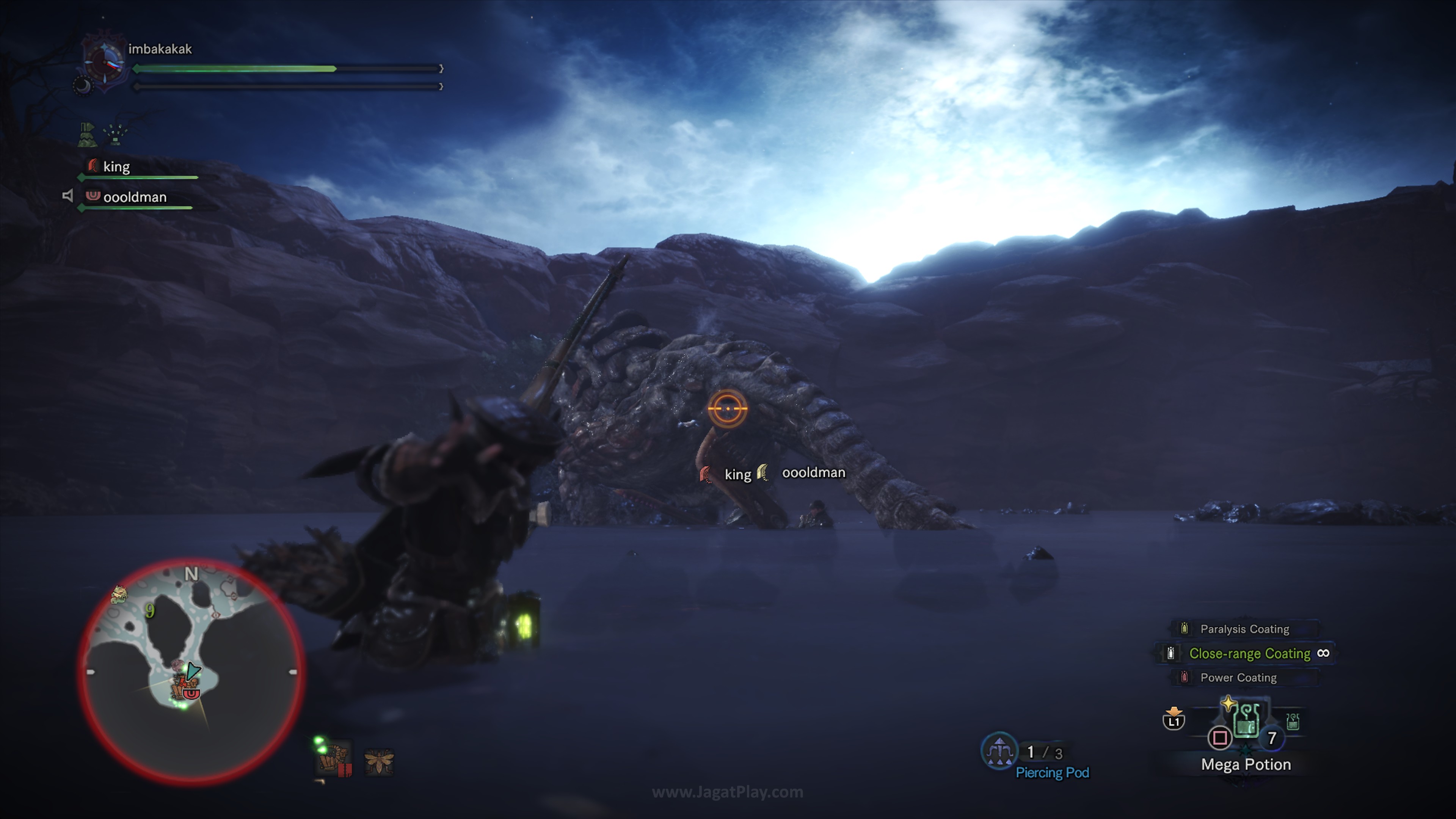Inspect the sparkling pedestal status buff icon
This screenshot has height=819, width=1456.
(x=116, y=135)
